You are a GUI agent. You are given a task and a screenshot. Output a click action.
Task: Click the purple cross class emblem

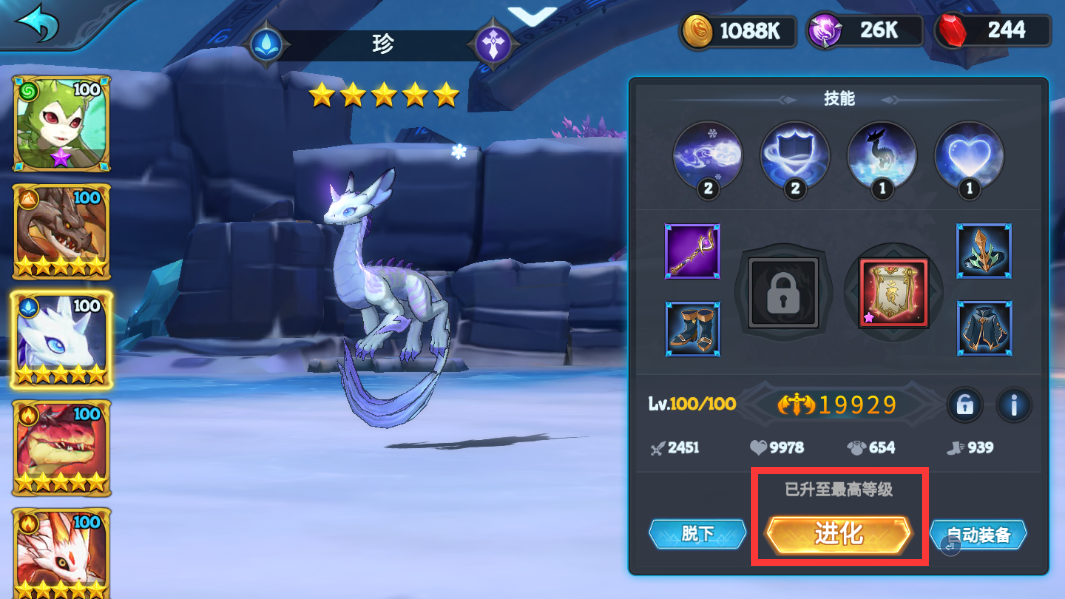click(494, 45)
